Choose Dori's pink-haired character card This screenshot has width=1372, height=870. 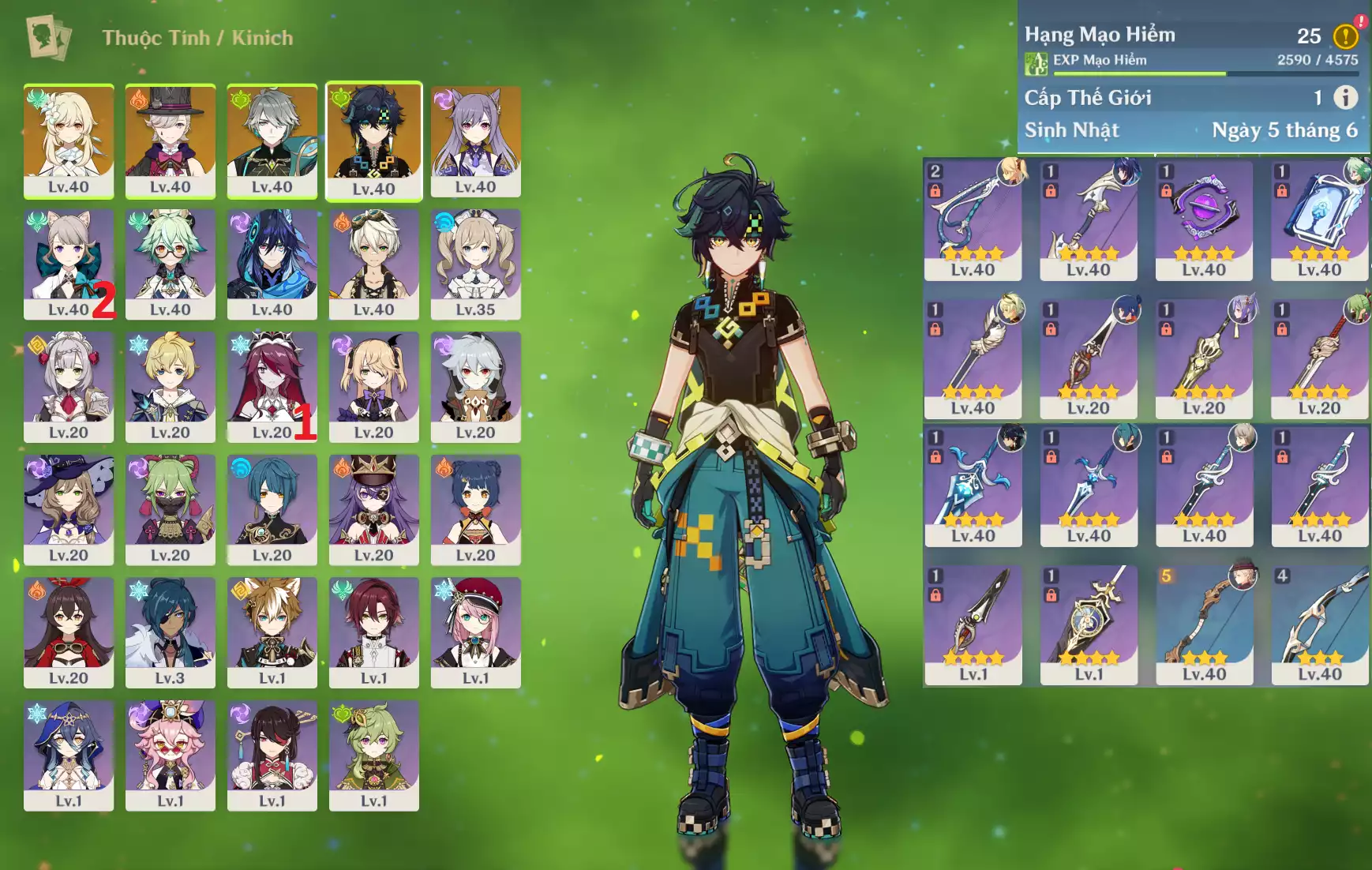click(x=170, y=755)
